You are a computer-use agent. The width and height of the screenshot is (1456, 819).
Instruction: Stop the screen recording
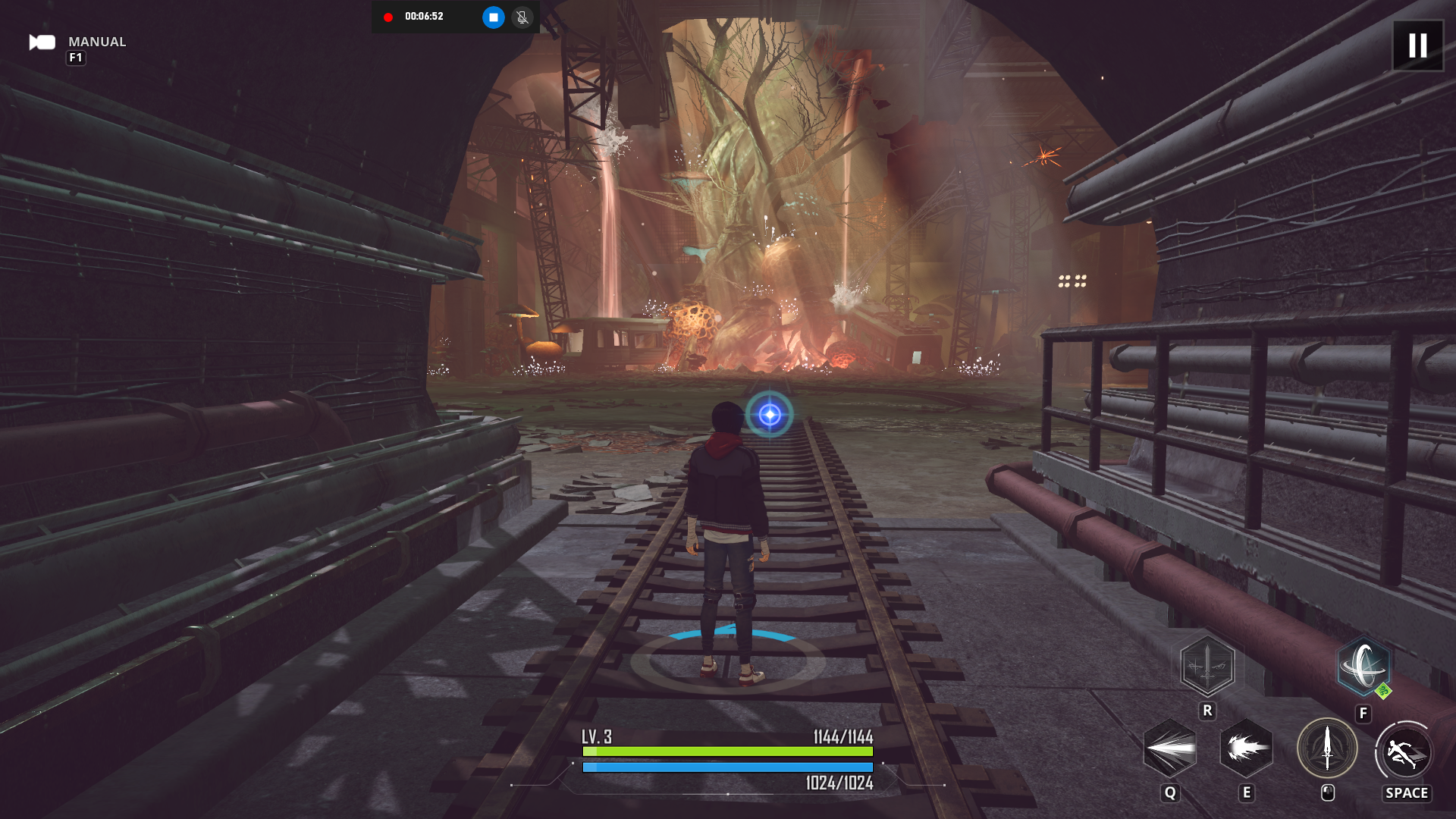tap(493, 17)
